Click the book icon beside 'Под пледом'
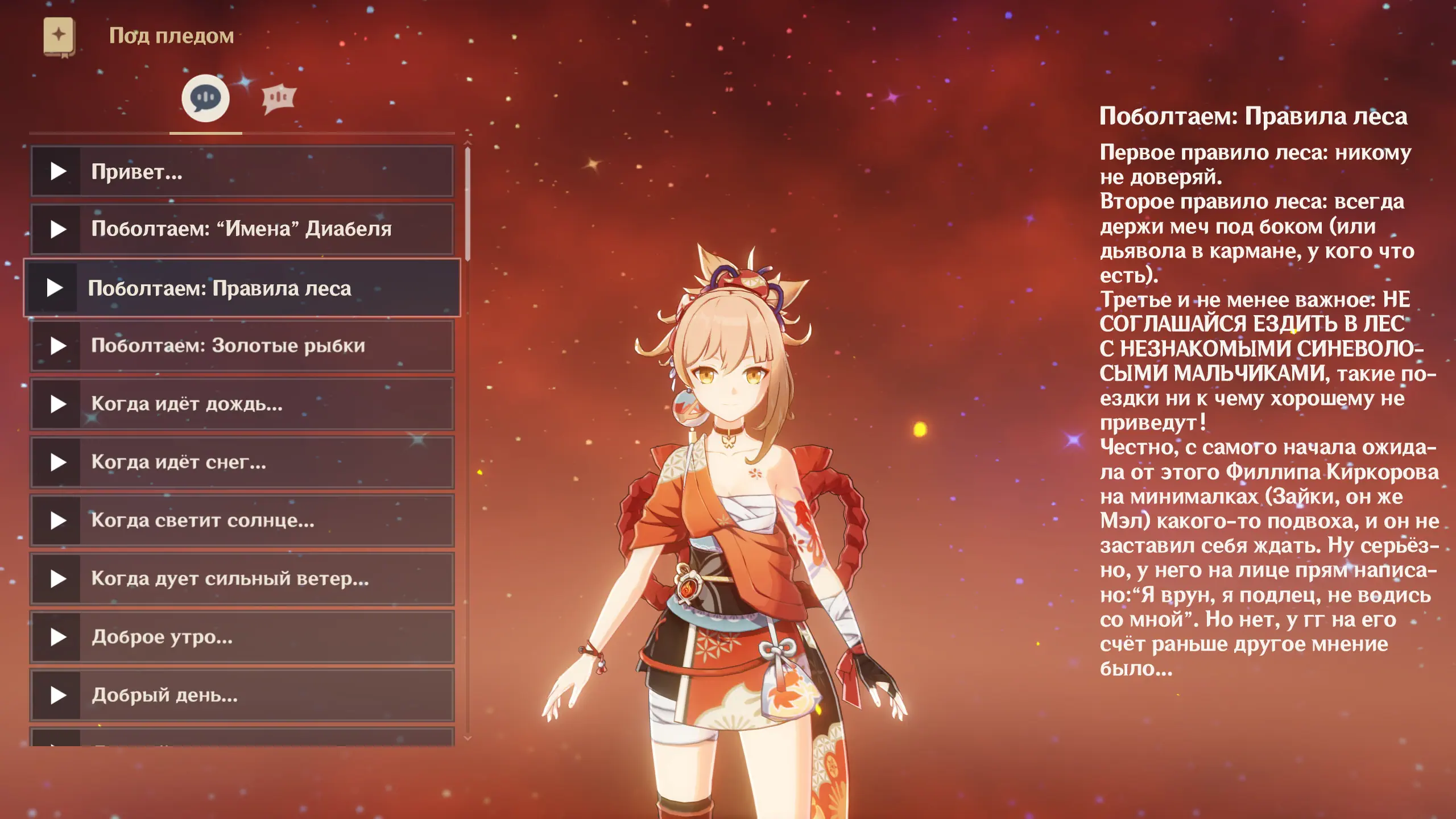The image size is (1456, 819). click(x=59, y=36)
